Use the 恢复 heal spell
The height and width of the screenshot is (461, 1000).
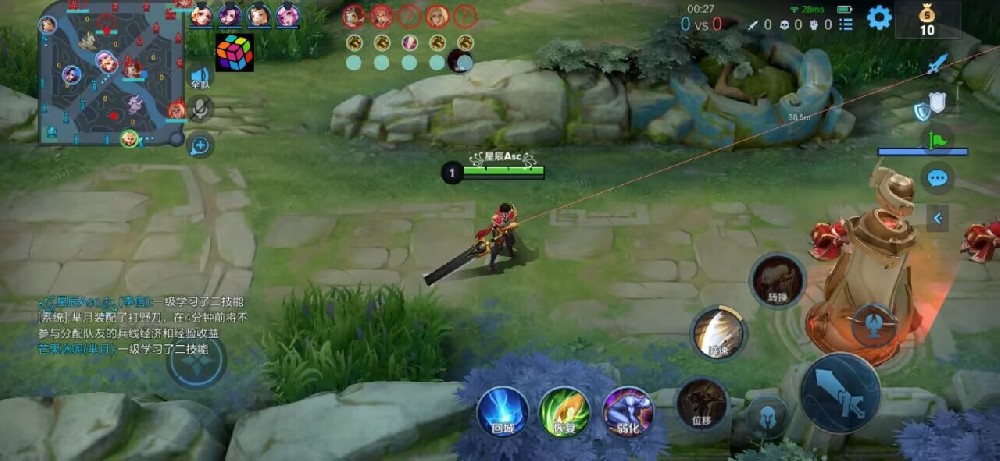565,410
